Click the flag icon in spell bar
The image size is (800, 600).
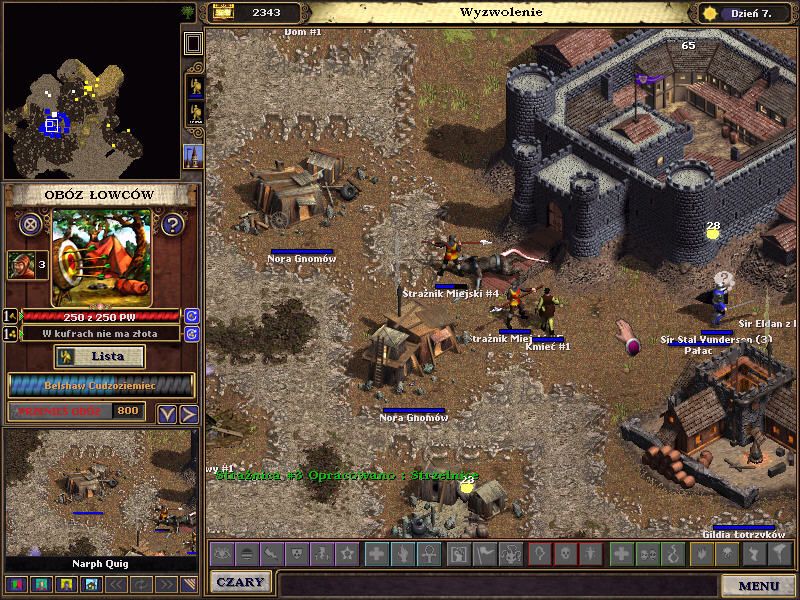click(483, 553)
